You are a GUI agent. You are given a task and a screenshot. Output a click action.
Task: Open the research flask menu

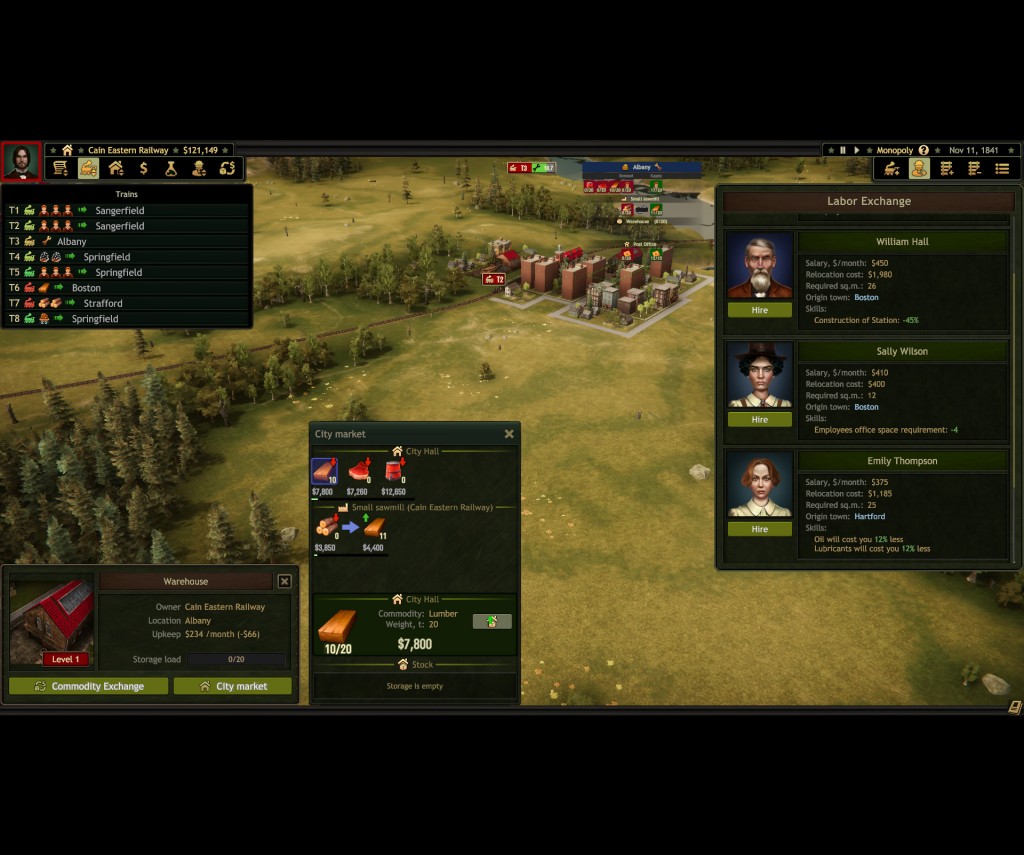(x=172, y=168)
